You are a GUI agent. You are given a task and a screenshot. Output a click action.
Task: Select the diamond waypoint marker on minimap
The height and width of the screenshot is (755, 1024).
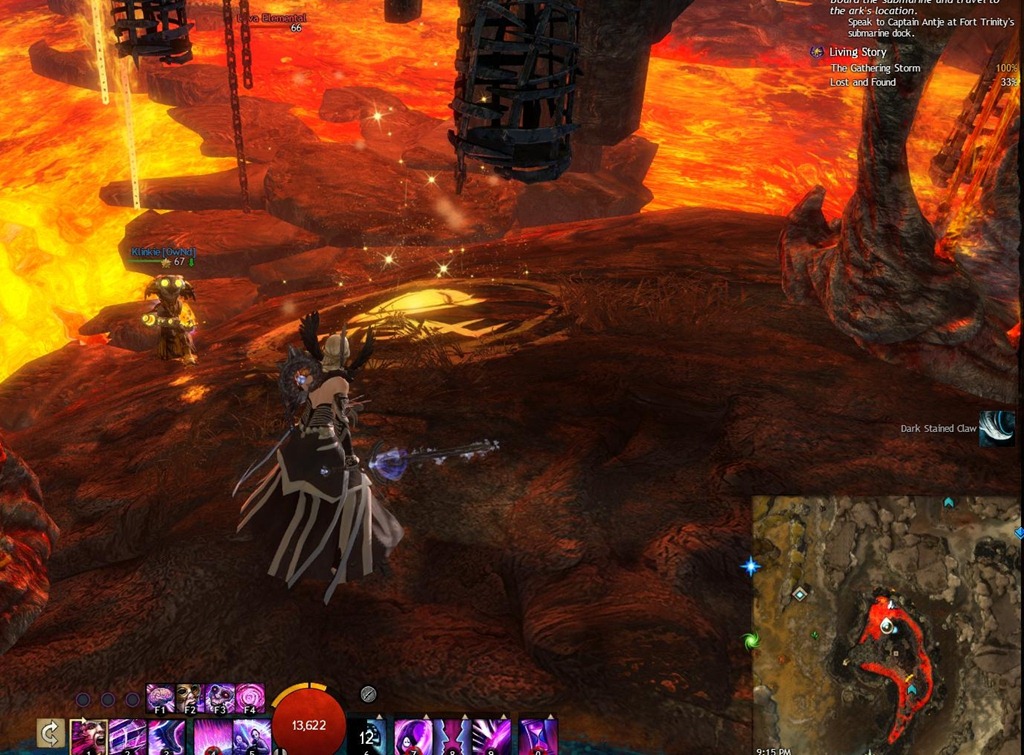[x=799, y=594]
